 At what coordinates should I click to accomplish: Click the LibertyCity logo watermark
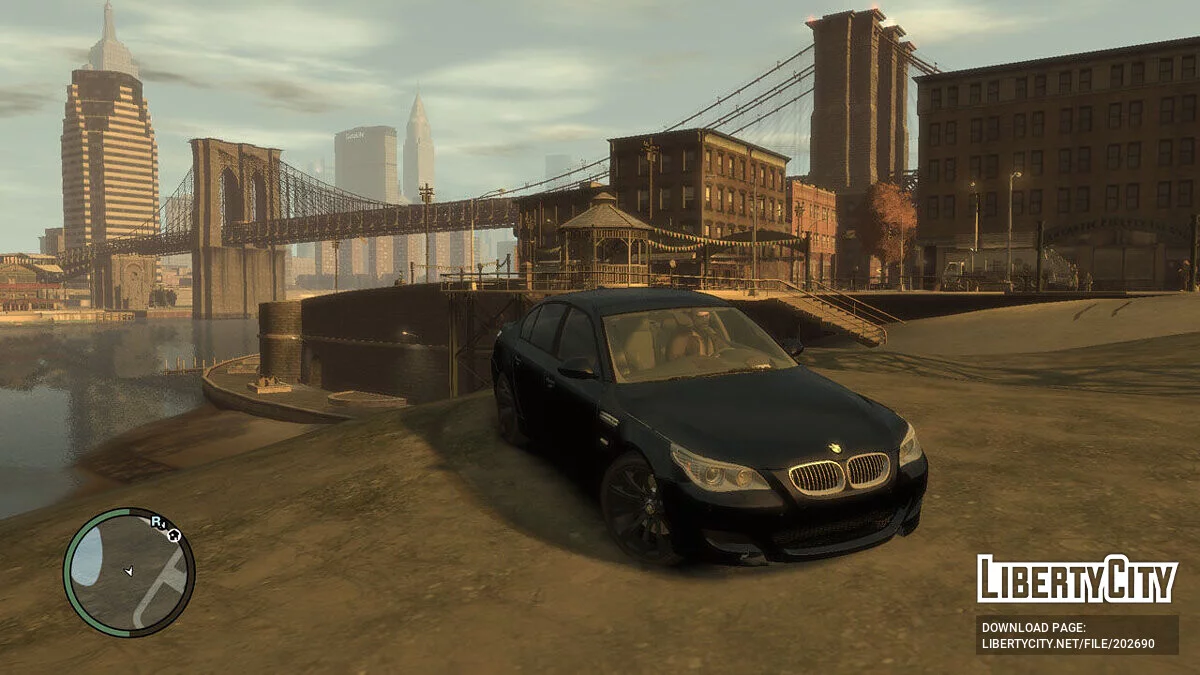click(1077, 579)
